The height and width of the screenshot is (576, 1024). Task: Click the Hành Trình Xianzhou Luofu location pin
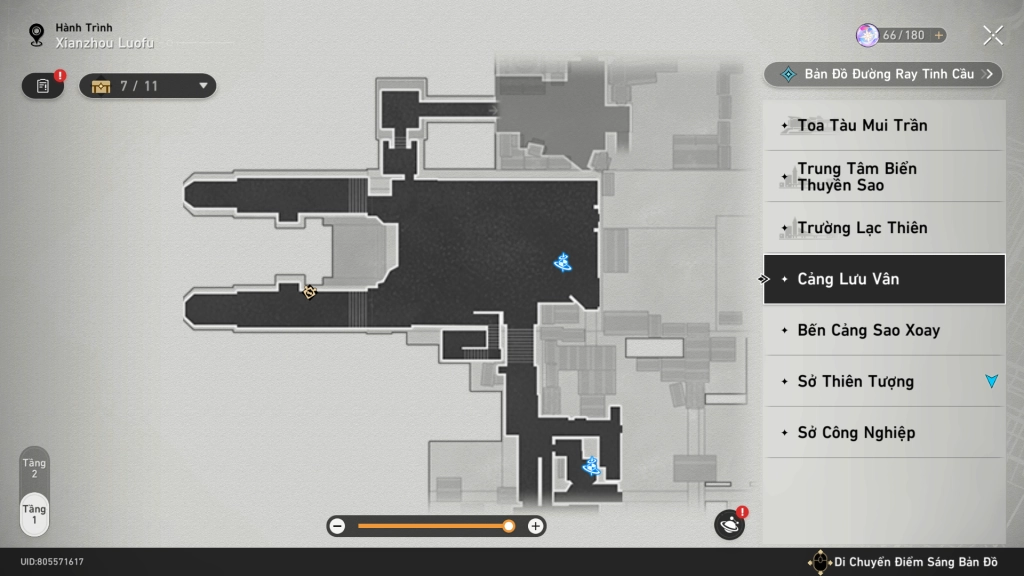tap(38, 36)
